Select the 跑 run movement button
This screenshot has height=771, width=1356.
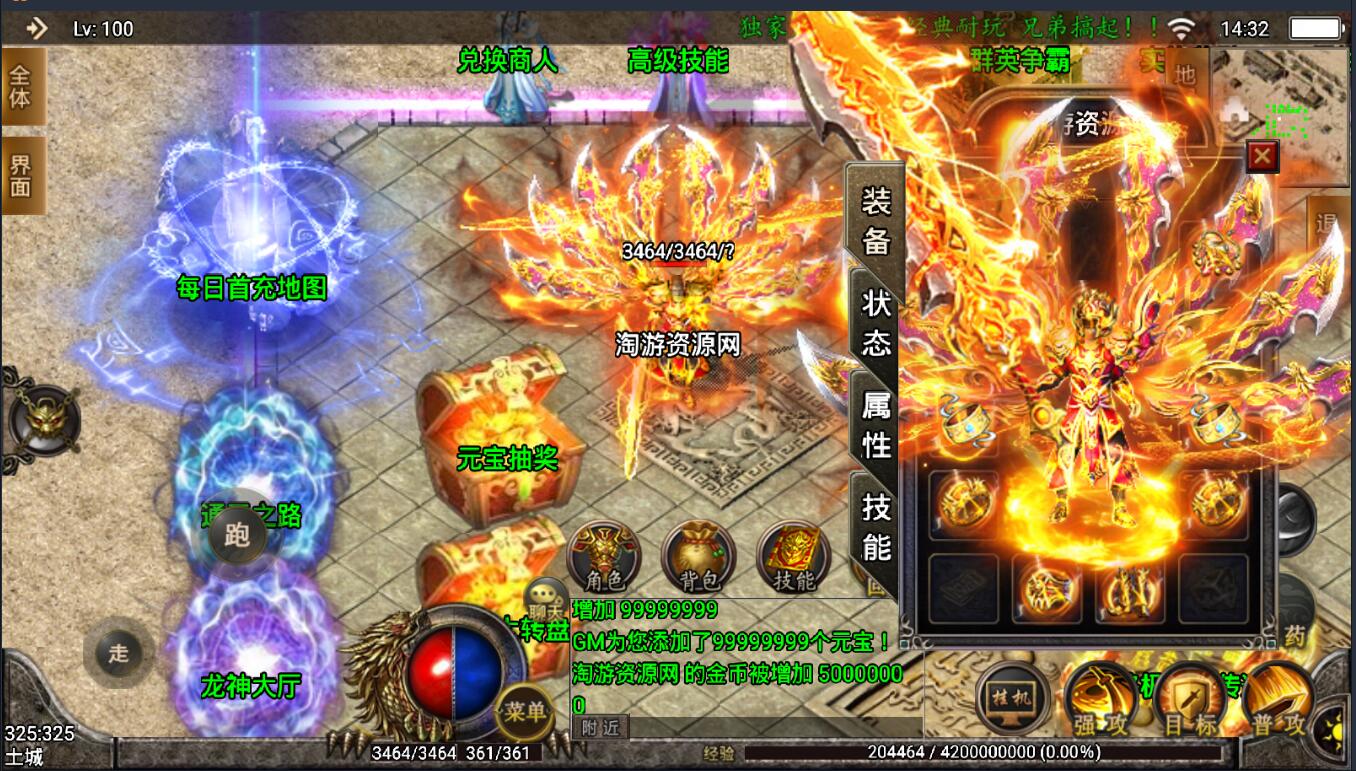click(237, 536)
